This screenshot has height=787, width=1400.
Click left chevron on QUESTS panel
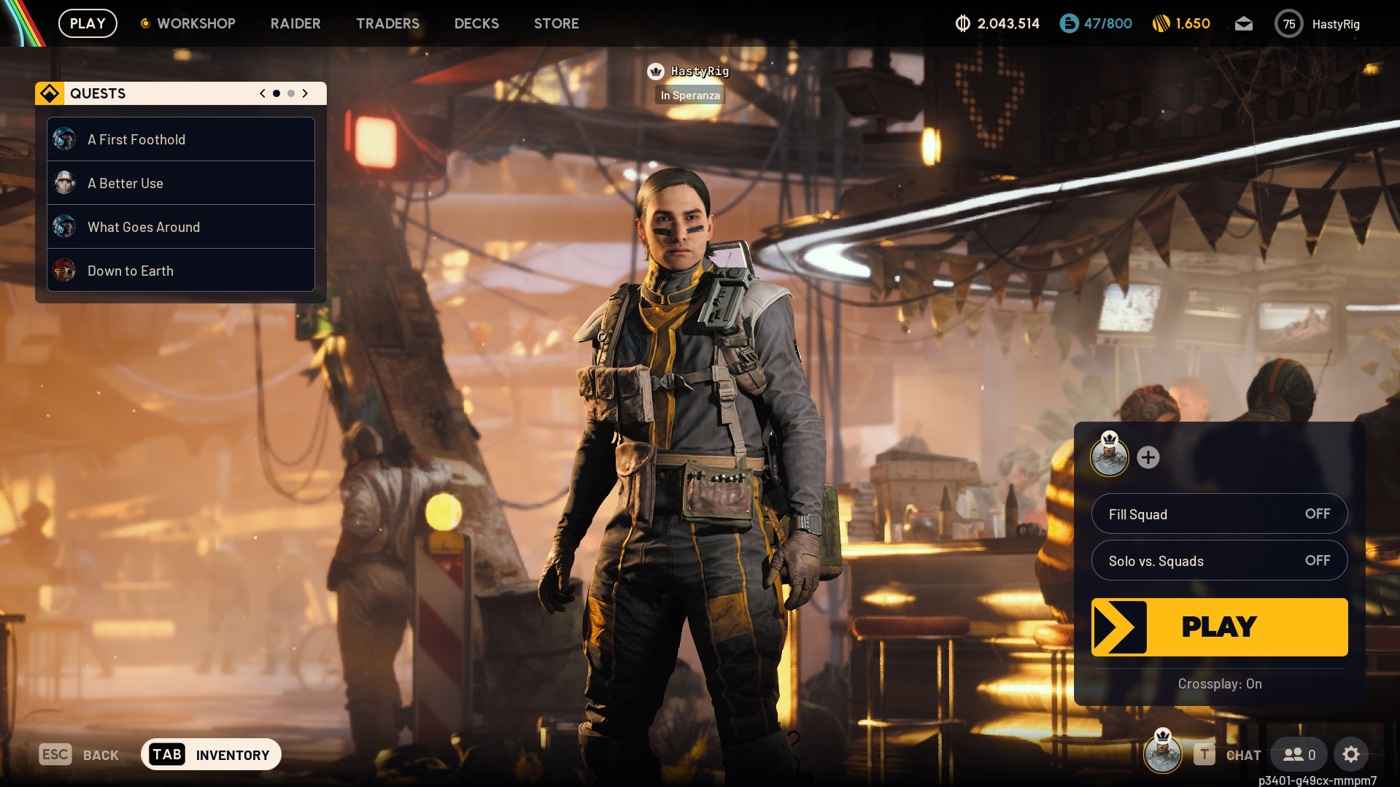pos(261,93)
